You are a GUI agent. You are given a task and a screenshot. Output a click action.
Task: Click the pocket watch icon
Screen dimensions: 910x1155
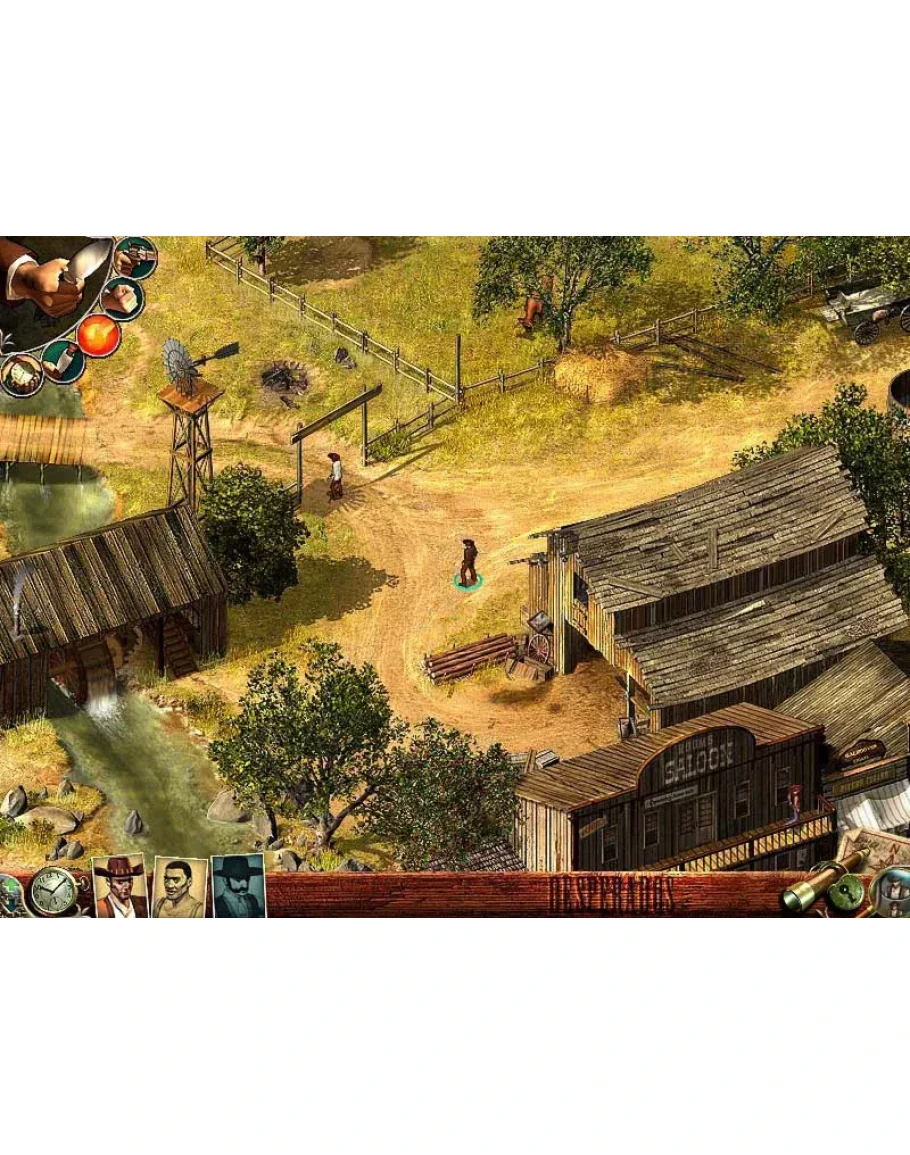pos(52,890)
